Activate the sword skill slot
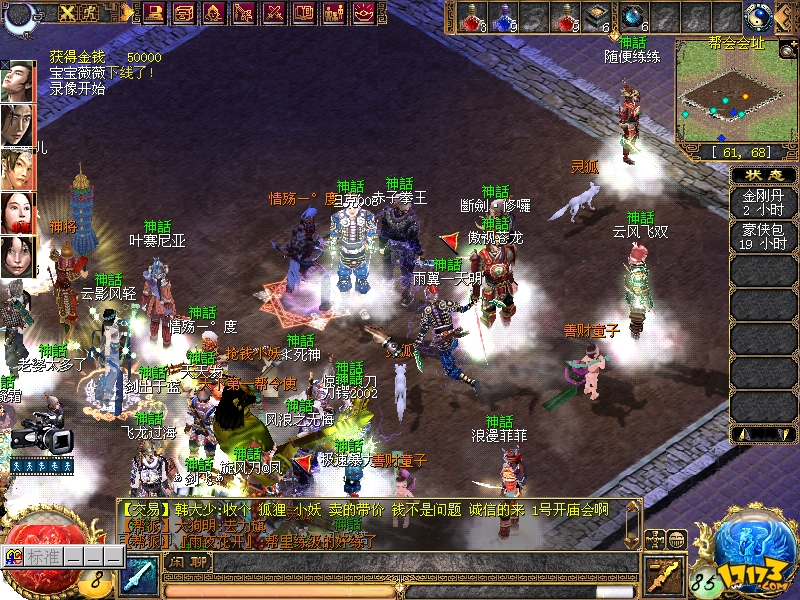 point(137,577)
